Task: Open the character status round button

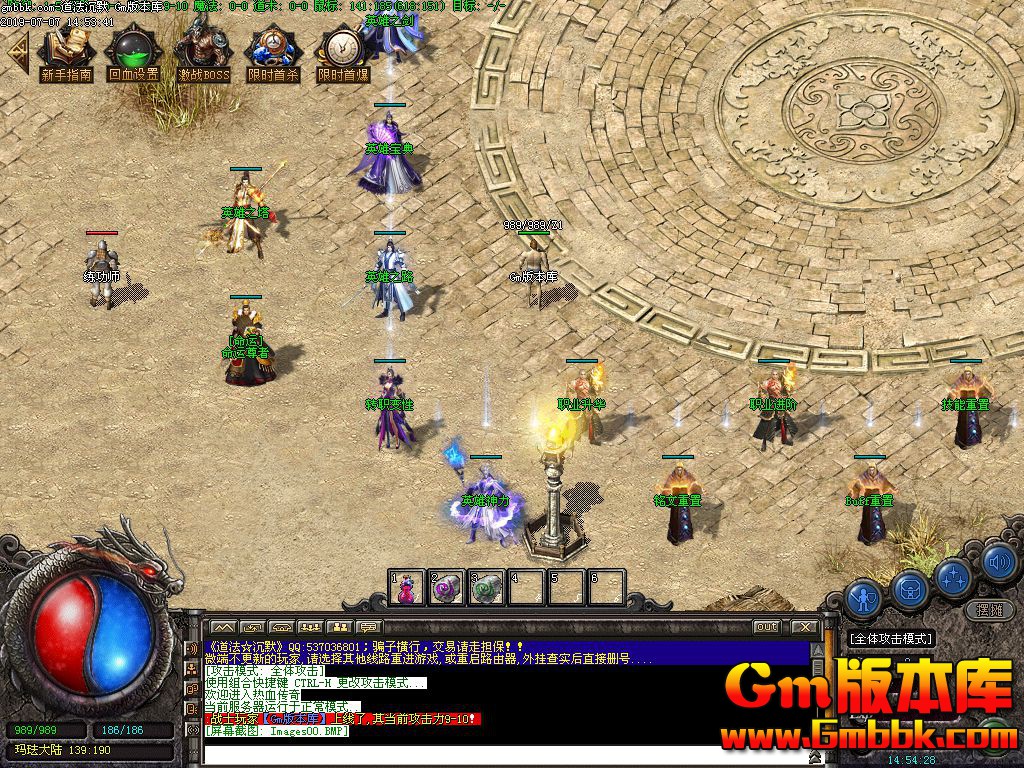Action: tap(862, 596)
